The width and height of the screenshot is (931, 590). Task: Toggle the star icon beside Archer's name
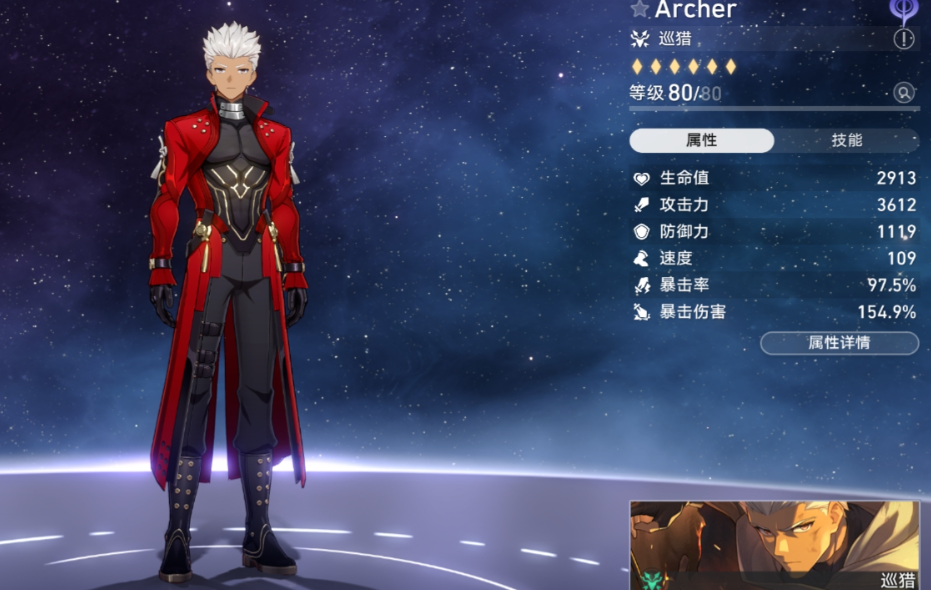pyautogui.click(x=640, y=9)
